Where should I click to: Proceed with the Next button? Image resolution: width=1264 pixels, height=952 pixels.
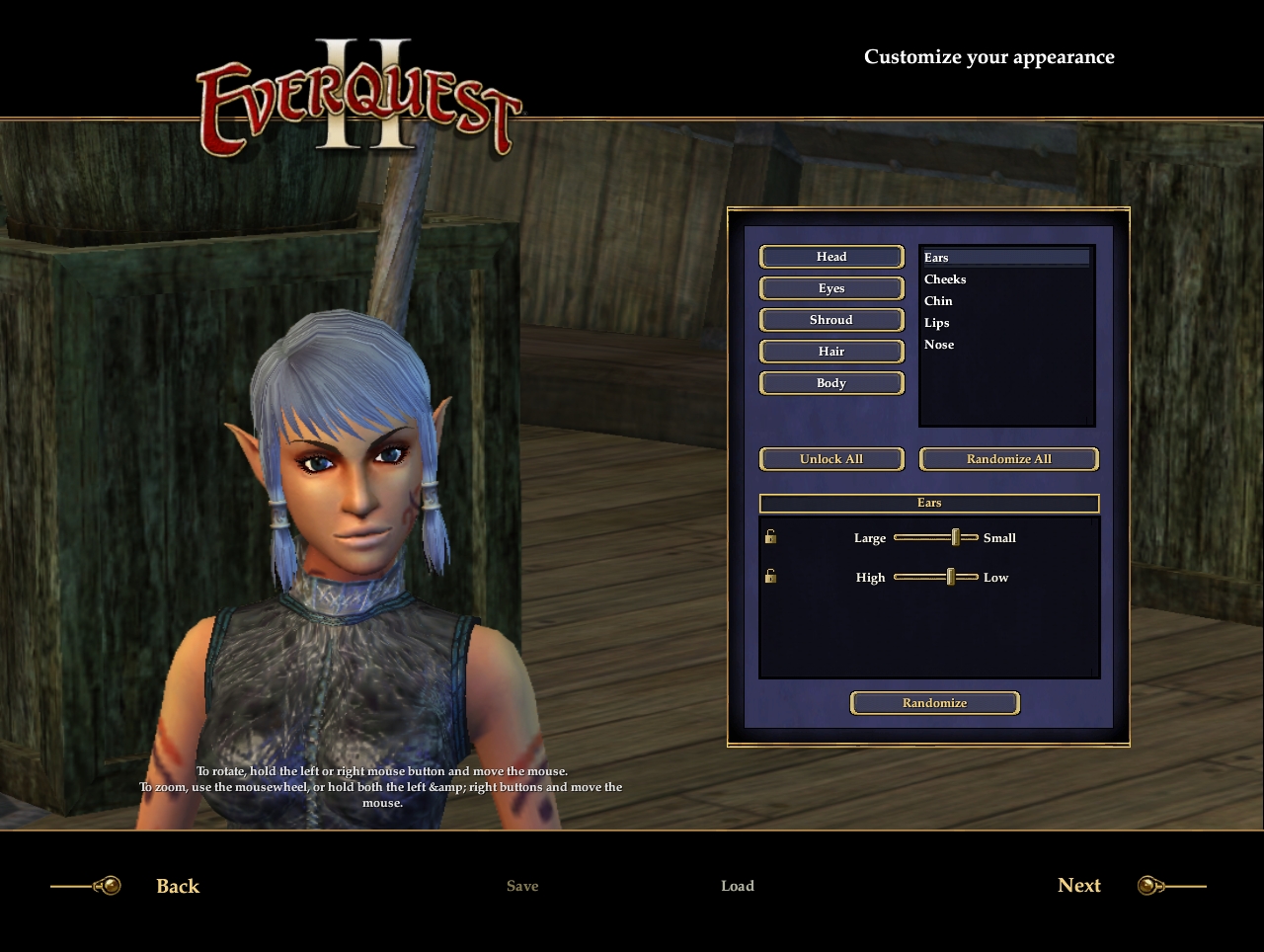(x=1079, y=886)
